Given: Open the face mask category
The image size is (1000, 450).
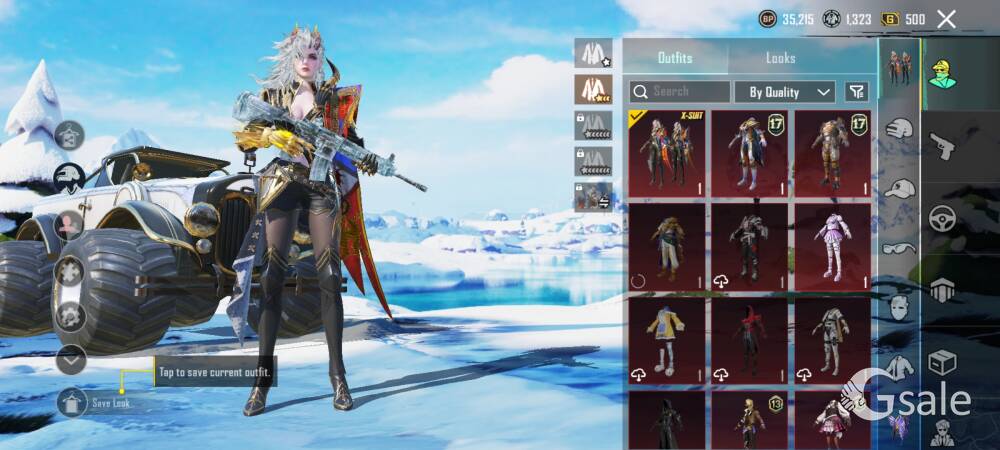Looking at the screenshot, I should click(900, 307).
